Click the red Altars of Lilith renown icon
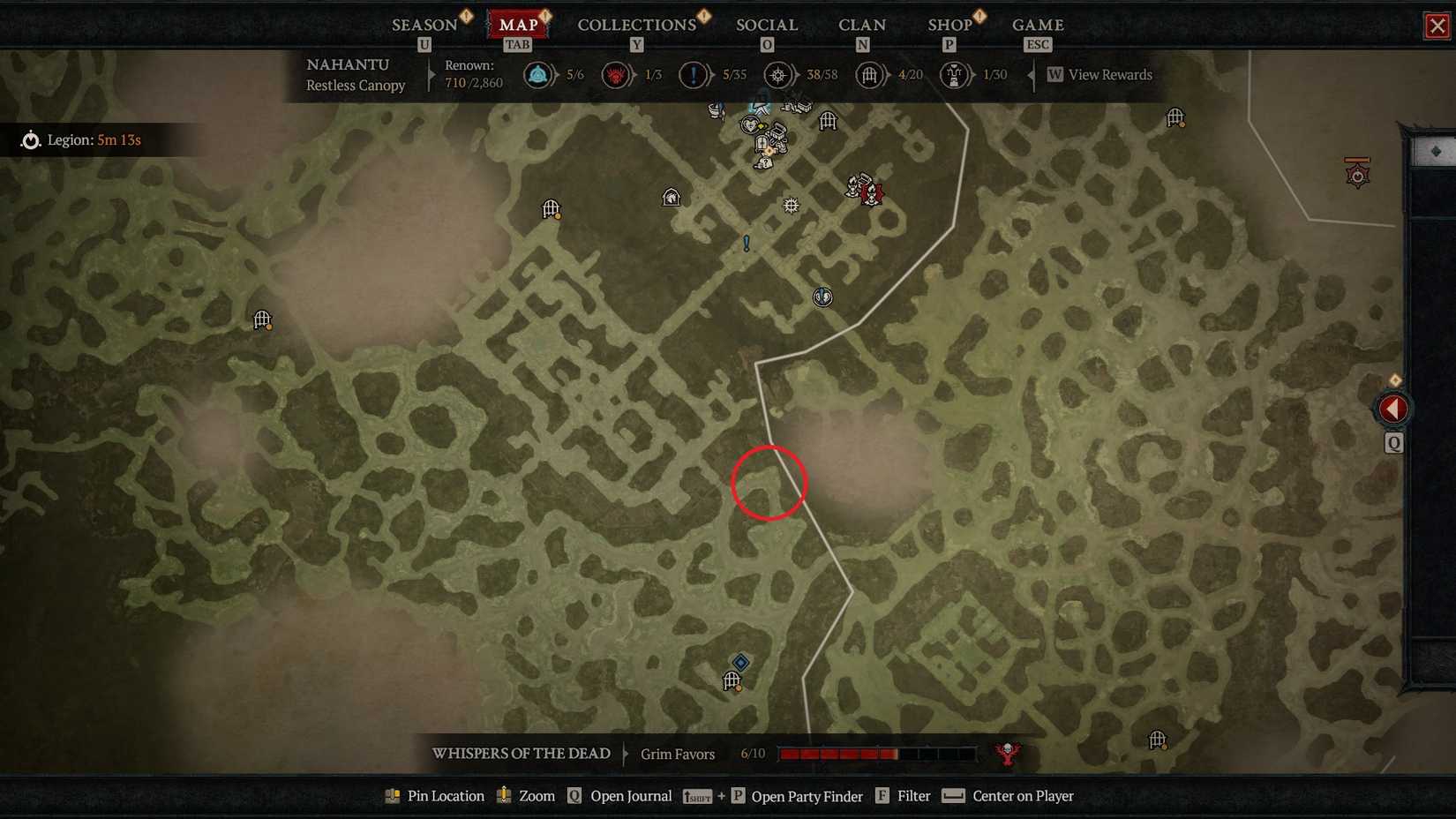Screen dimensions: 1456x819 click(616, 75)
